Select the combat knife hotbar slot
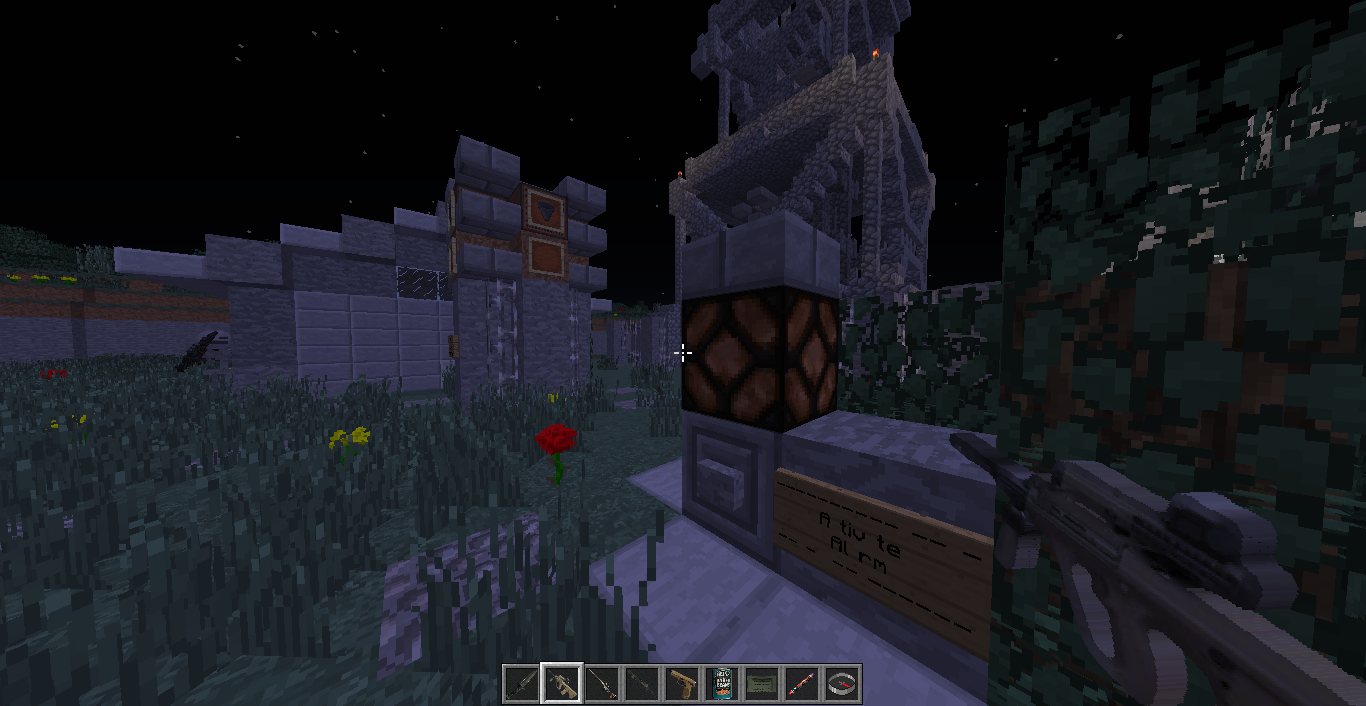This screenshot has width=1366, height=706. pyautogui.click(x=522, y=684)
